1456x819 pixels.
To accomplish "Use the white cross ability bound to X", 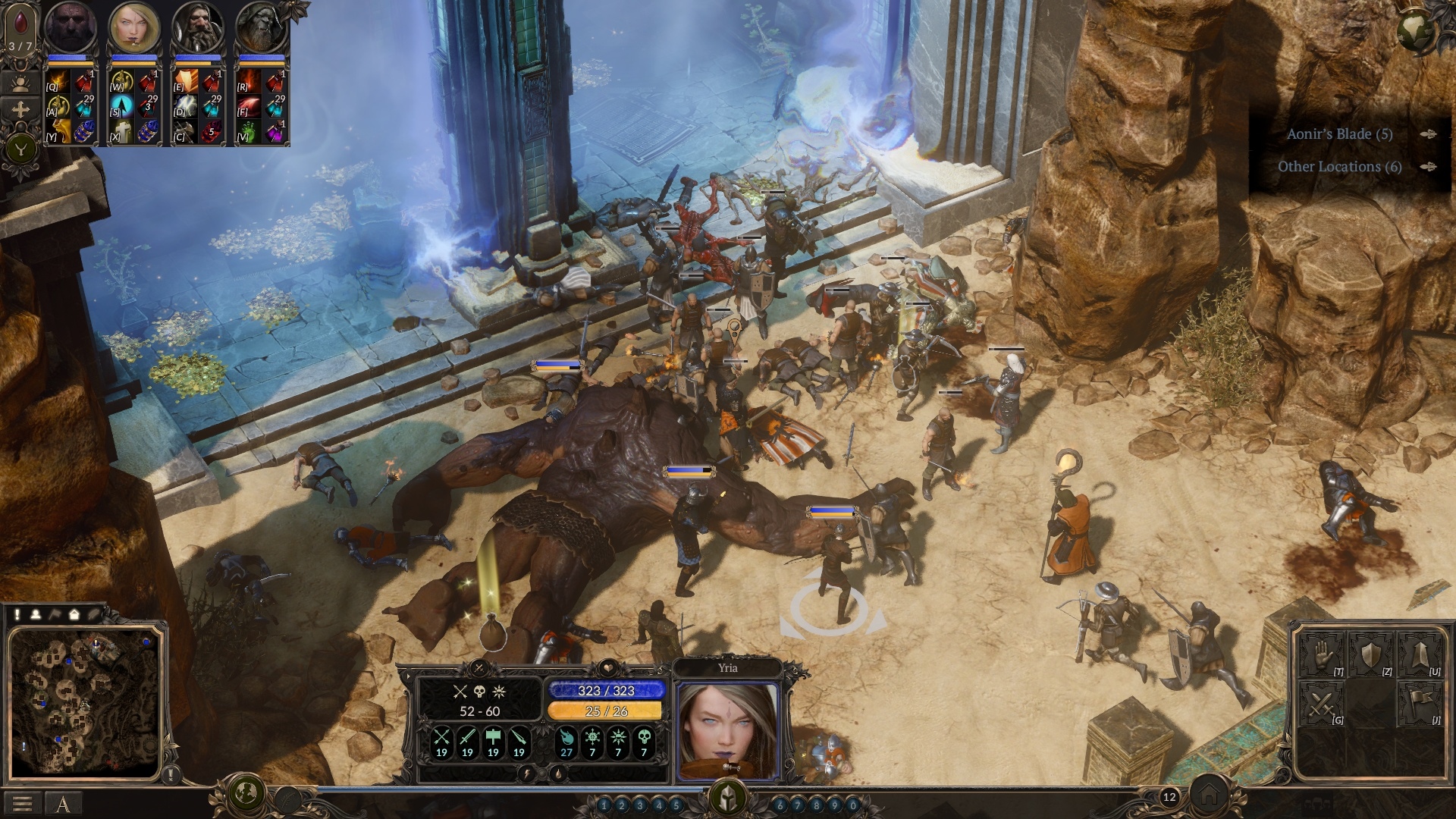I will pos(121,131).
